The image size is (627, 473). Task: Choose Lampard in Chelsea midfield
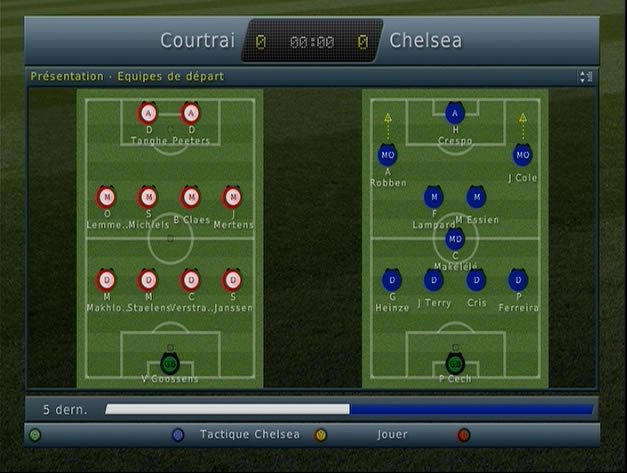[x=433, y=197]
